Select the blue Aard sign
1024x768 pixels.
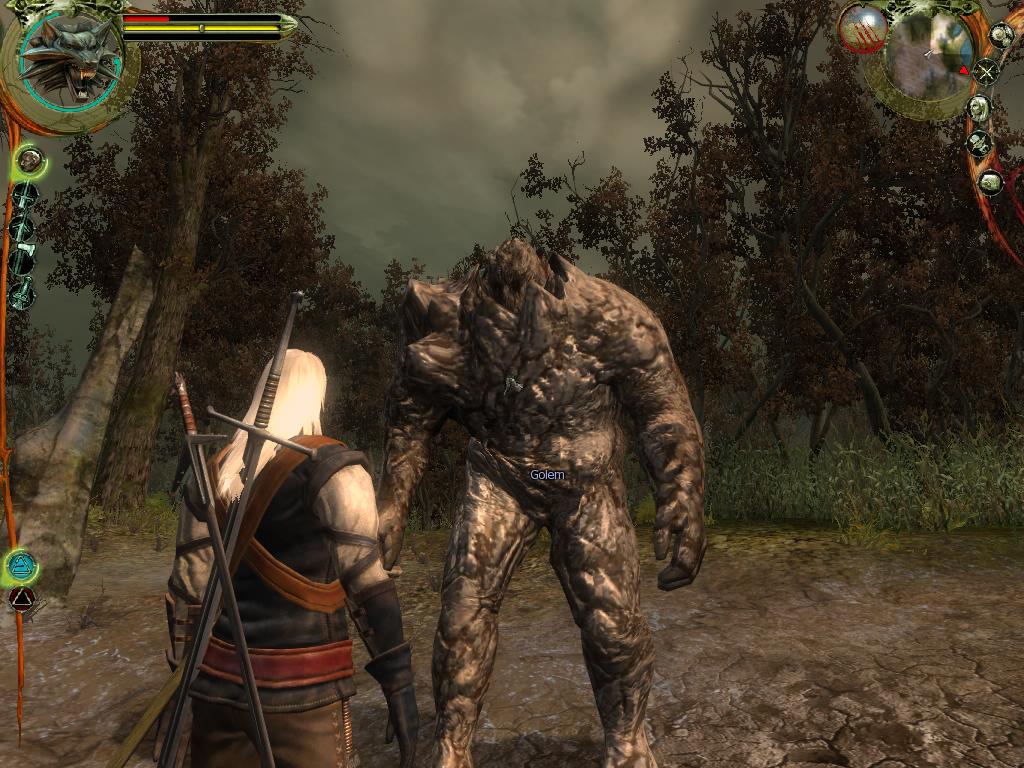[x=20, y=568]
